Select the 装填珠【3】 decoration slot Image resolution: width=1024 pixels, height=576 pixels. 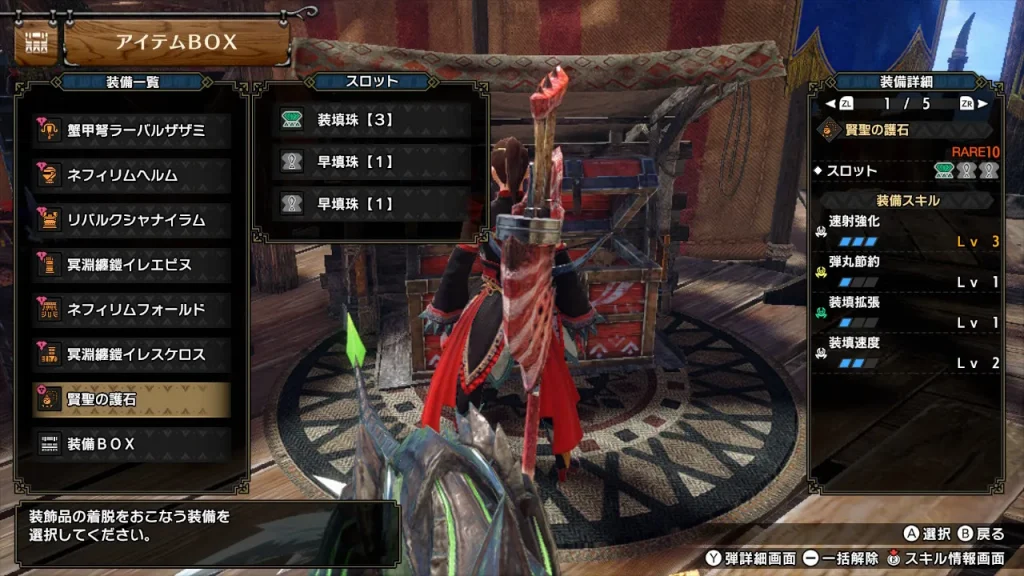tap(370, 120)
